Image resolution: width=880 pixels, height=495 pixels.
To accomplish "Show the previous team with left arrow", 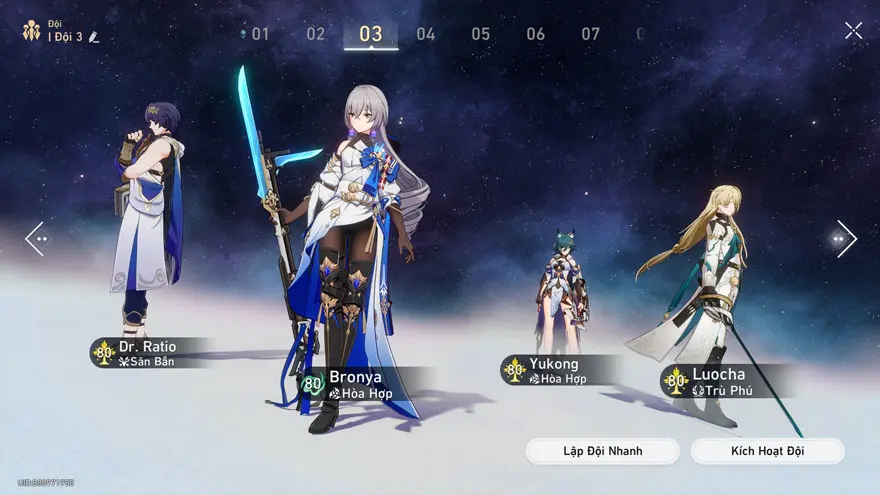I will [x=36, y=239].
